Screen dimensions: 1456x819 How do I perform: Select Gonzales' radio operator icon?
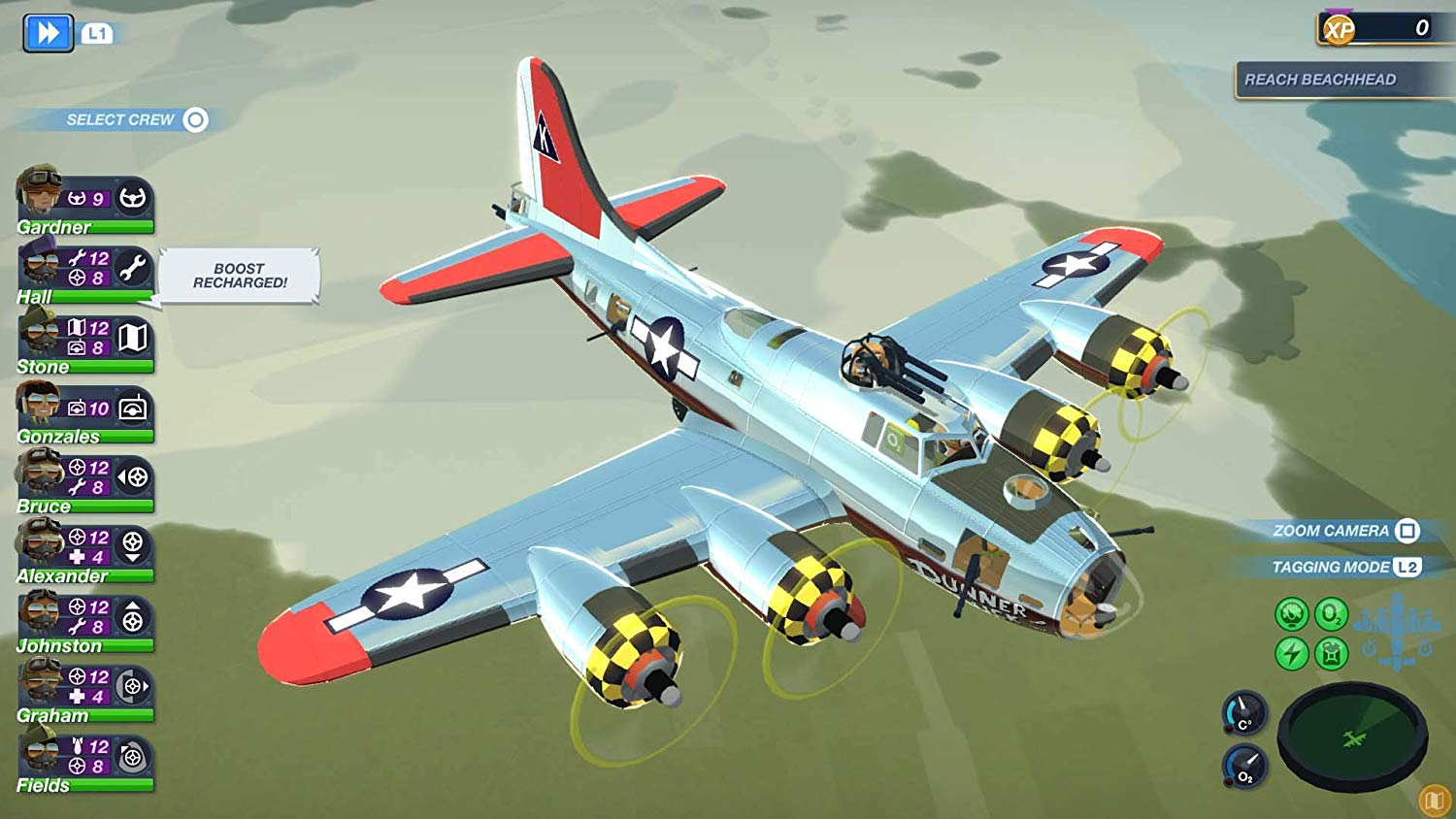(135, 409)
